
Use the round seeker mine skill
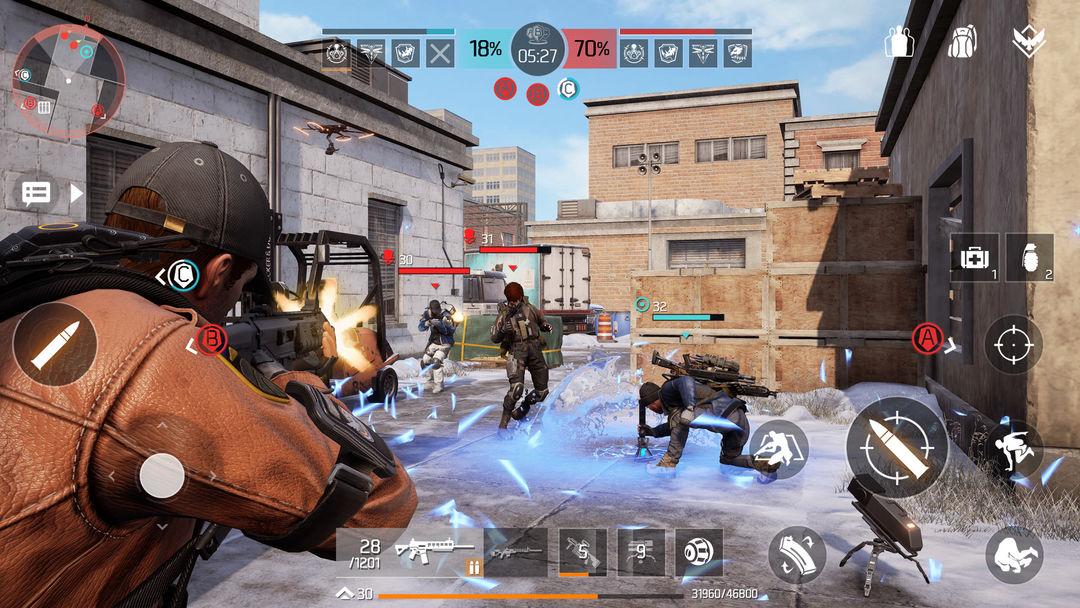pyautogui.click(x=698, y=552)
